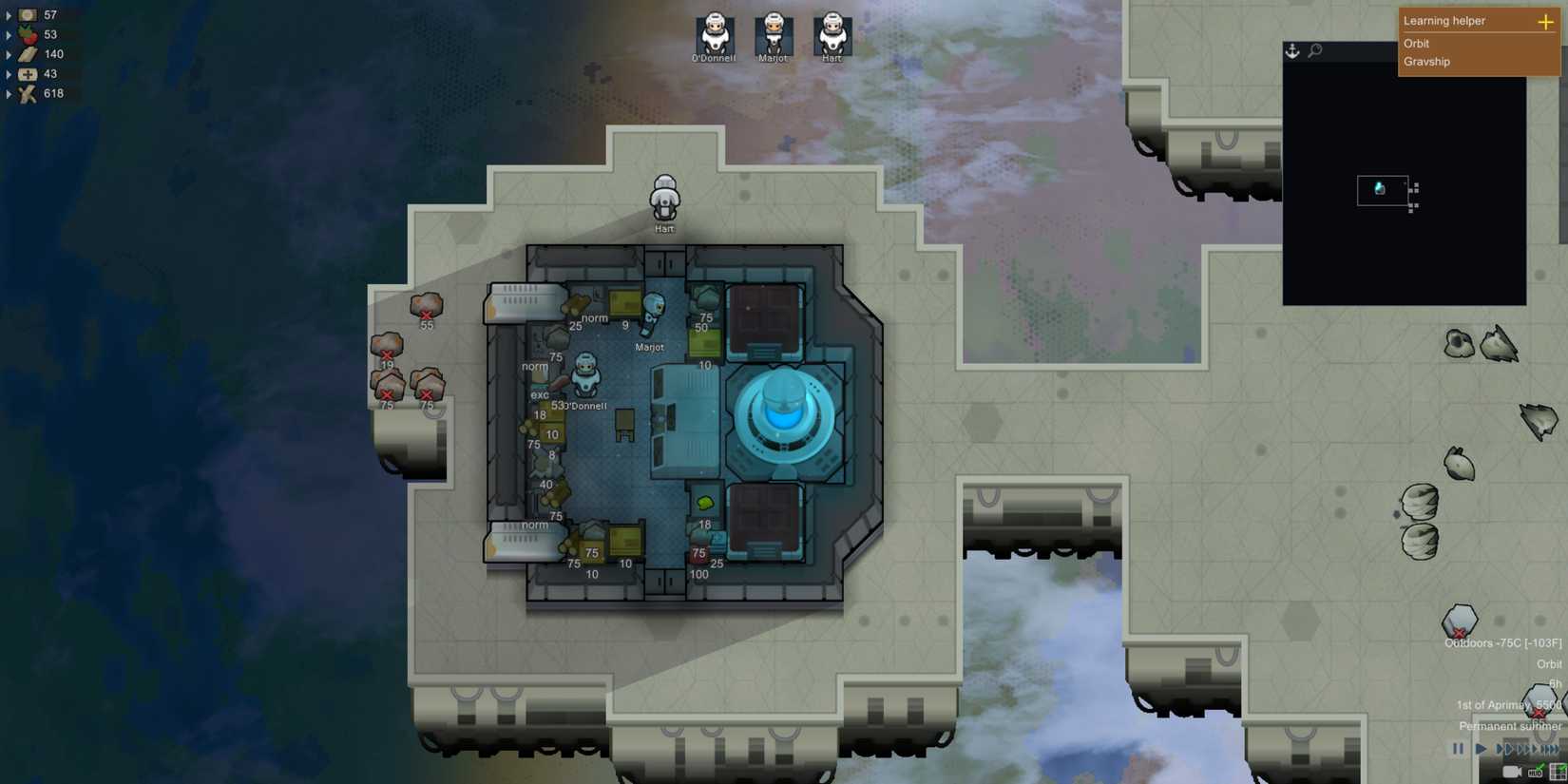Viewport: 1568px width, 784px height.
Task: Click the berries resource icon
Action: pos(27,34)
